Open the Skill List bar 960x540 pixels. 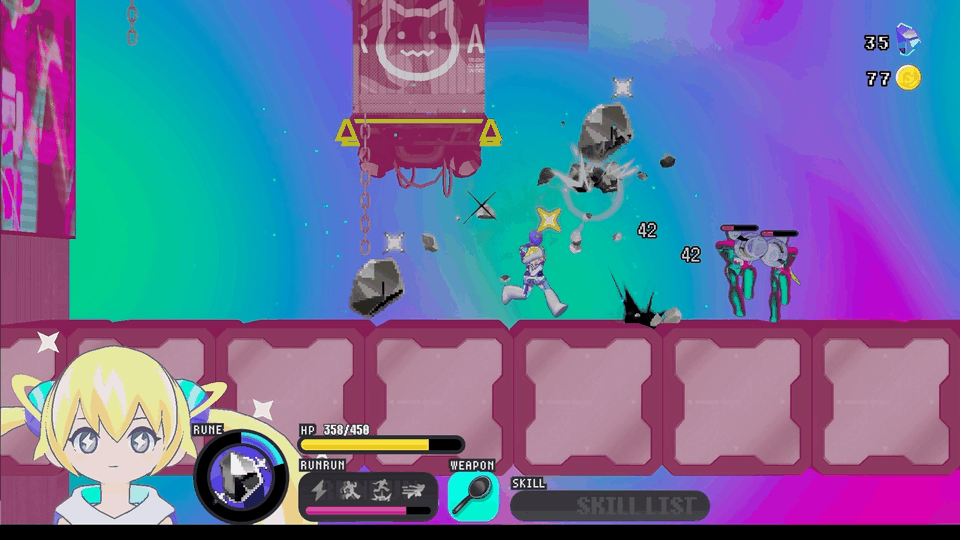point(609,505)
